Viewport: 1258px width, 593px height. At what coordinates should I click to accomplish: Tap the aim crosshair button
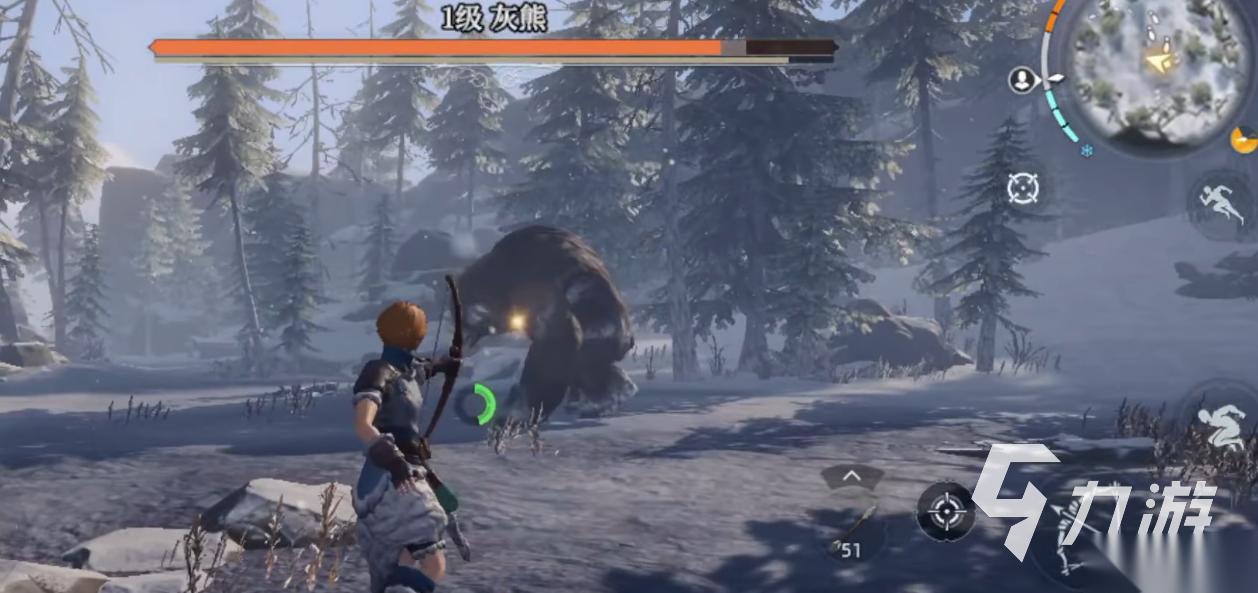click(945, 512)
